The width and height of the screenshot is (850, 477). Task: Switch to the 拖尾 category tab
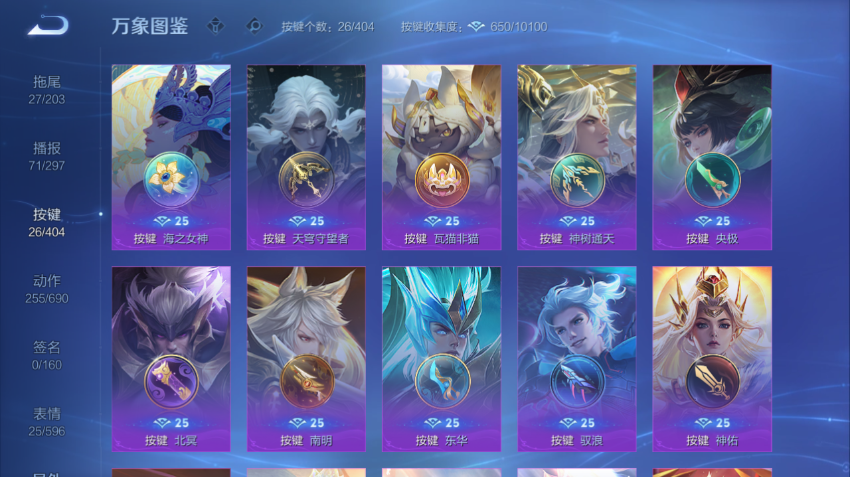(x=47, y=89)
